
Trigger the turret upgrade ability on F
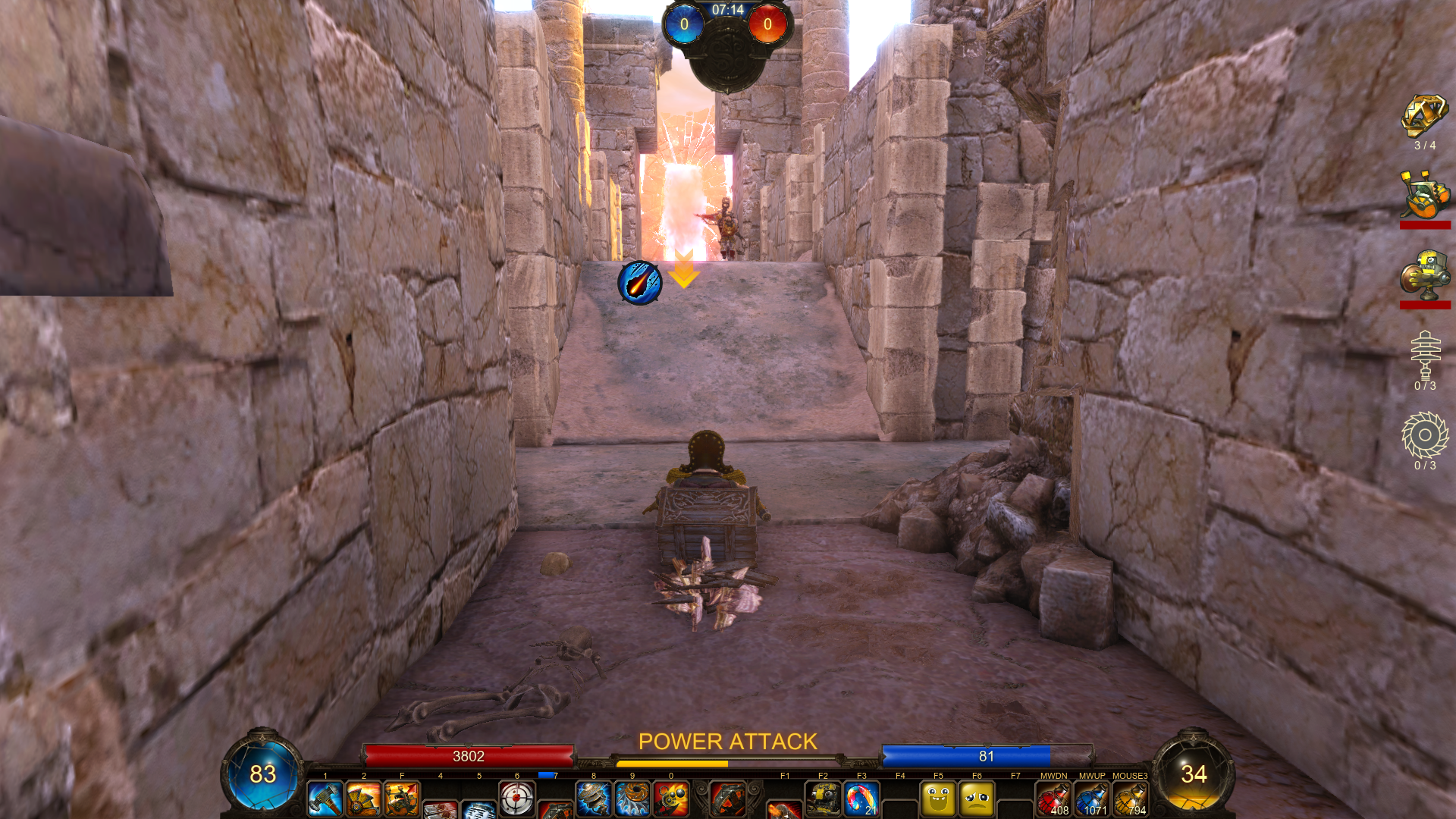coord(402,799)
